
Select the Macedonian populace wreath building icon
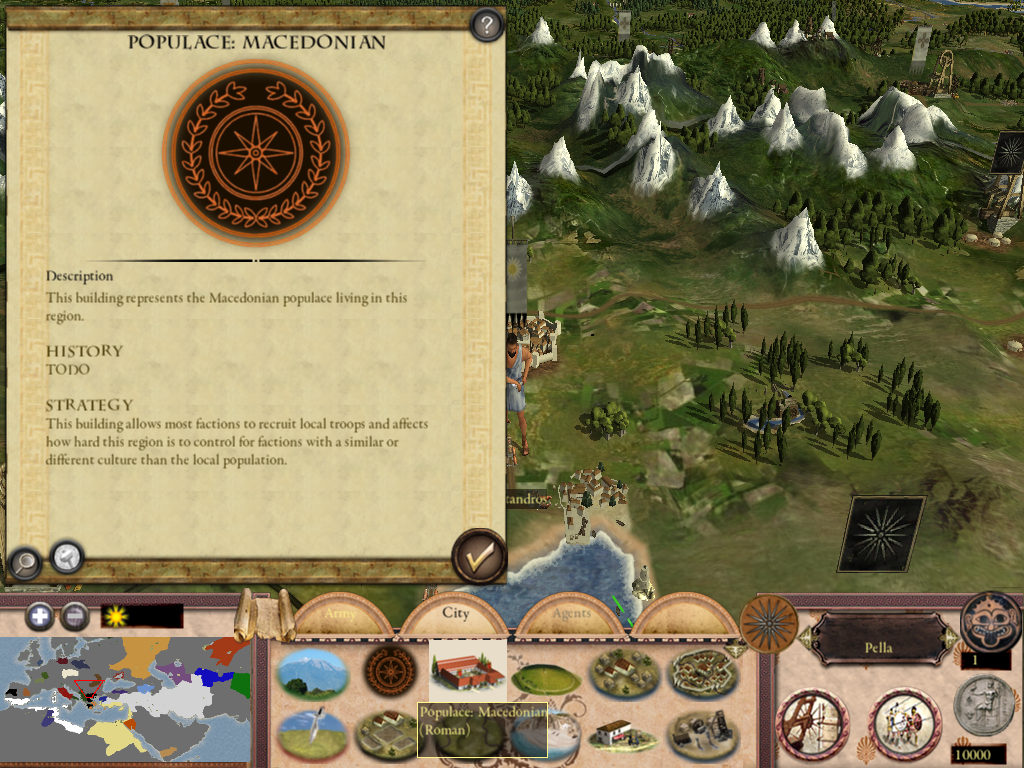pos(389,671)
